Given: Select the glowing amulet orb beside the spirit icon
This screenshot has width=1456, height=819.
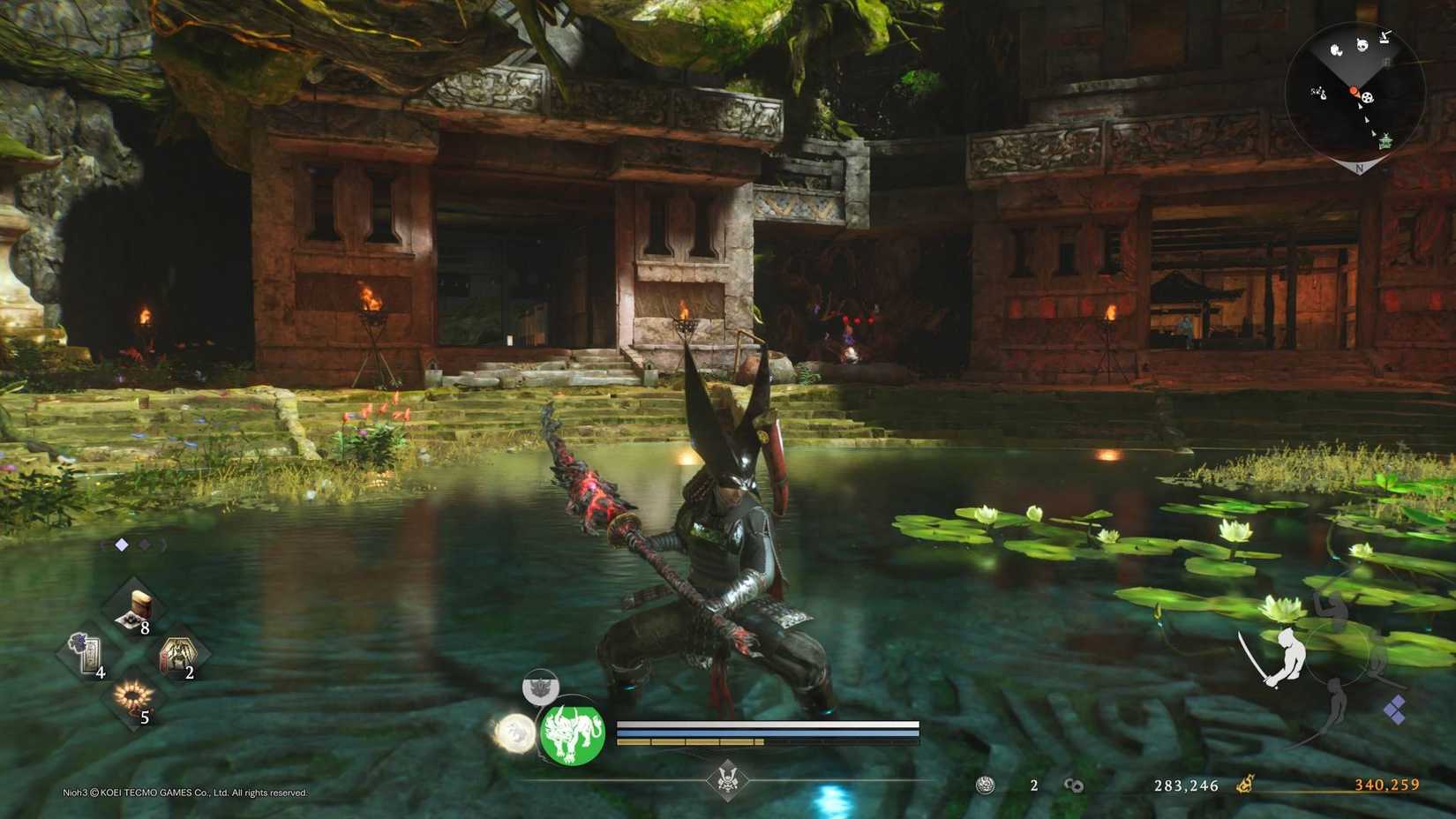Looking at the screenshot, I should 515,733.
